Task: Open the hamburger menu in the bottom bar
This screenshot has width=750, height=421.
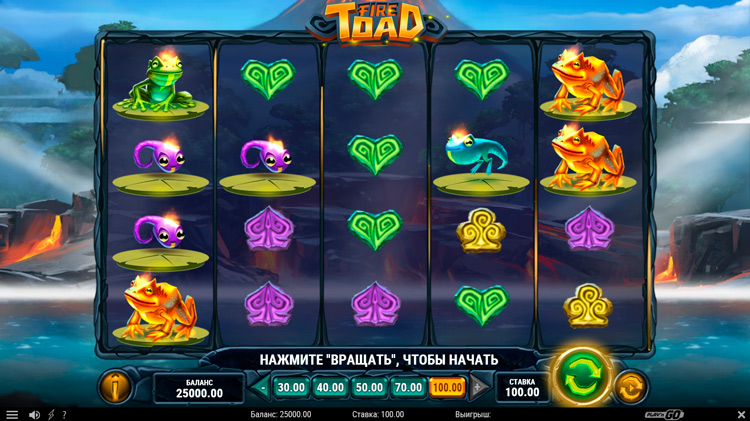Action: click(12, 414)
